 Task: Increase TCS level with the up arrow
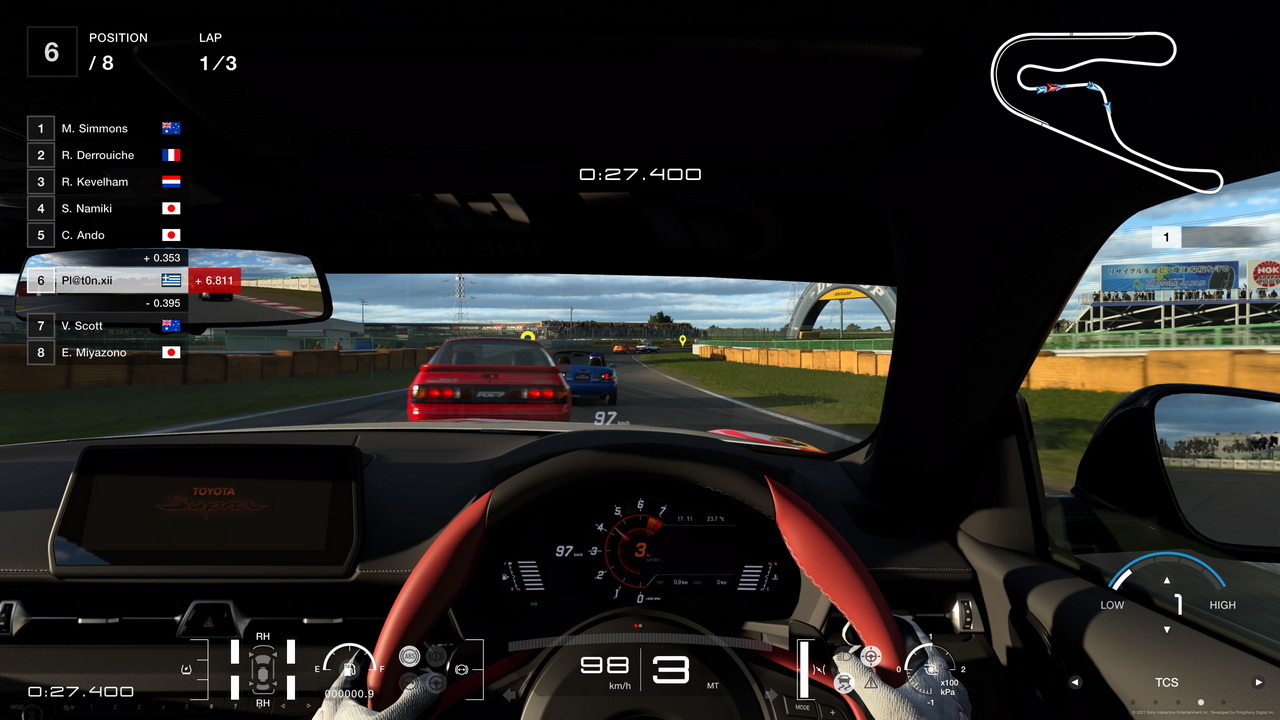1167,580
